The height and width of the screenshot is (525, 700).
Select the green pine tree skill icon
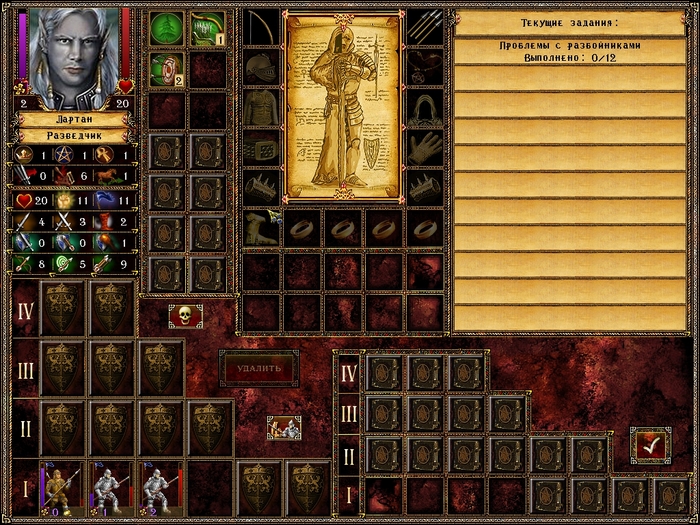(165, 28)
